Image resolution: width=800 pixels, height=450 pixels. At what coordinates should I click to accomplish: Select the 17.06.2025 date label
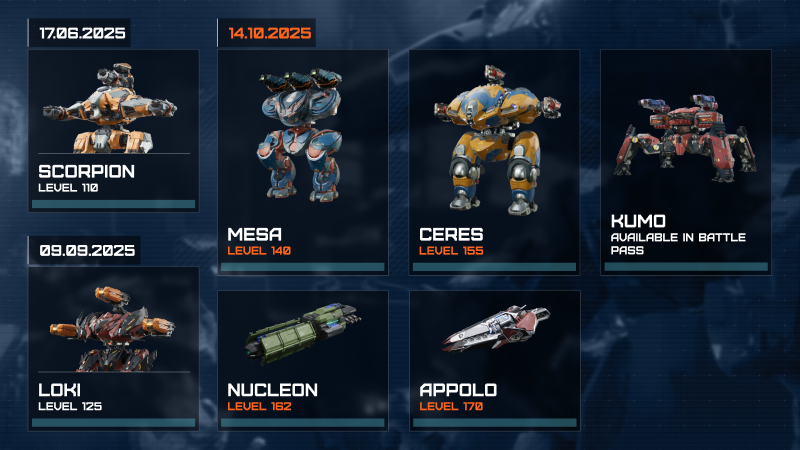point(82,33)
